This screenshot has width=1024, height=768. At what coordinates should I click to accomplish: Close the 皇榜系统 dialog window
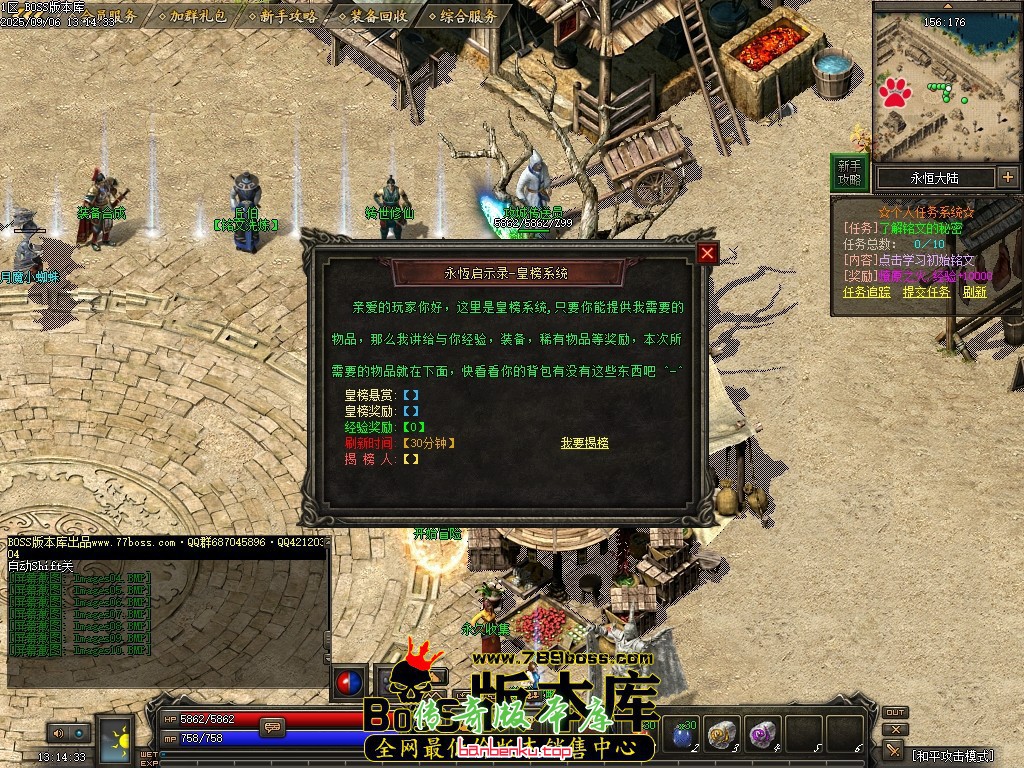click(707, 254)
